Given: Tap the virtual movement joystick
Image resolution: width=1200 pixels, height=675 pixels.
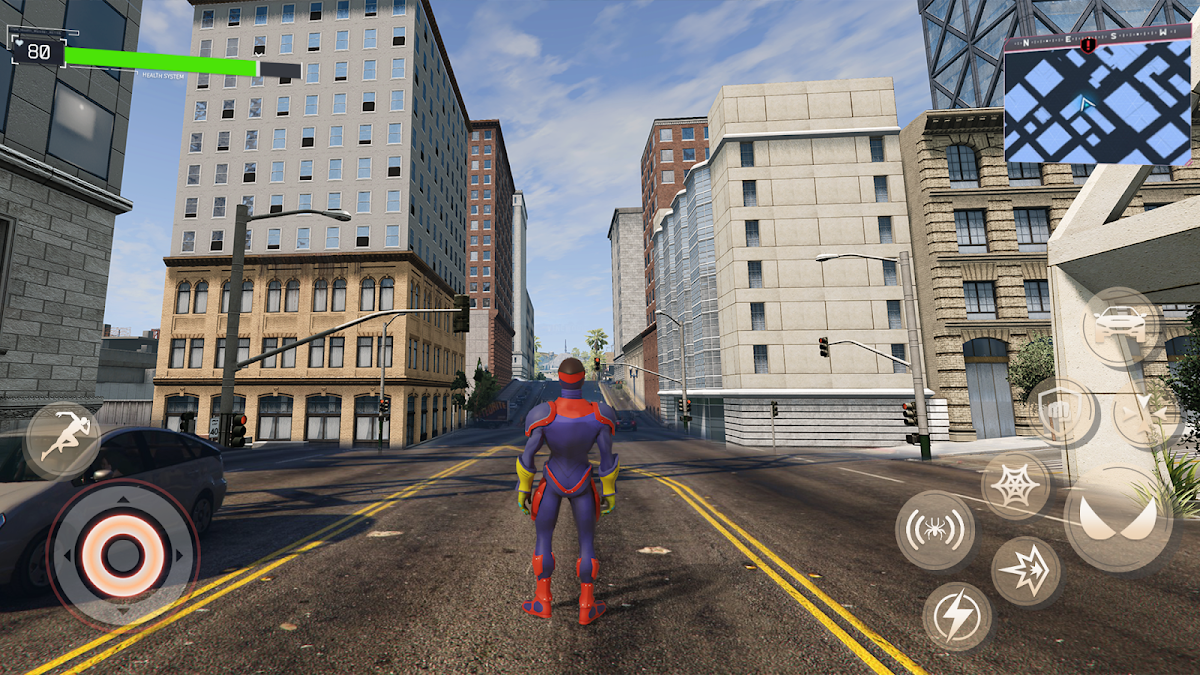Looking at the screenshot, I should [x=122, y=553].
